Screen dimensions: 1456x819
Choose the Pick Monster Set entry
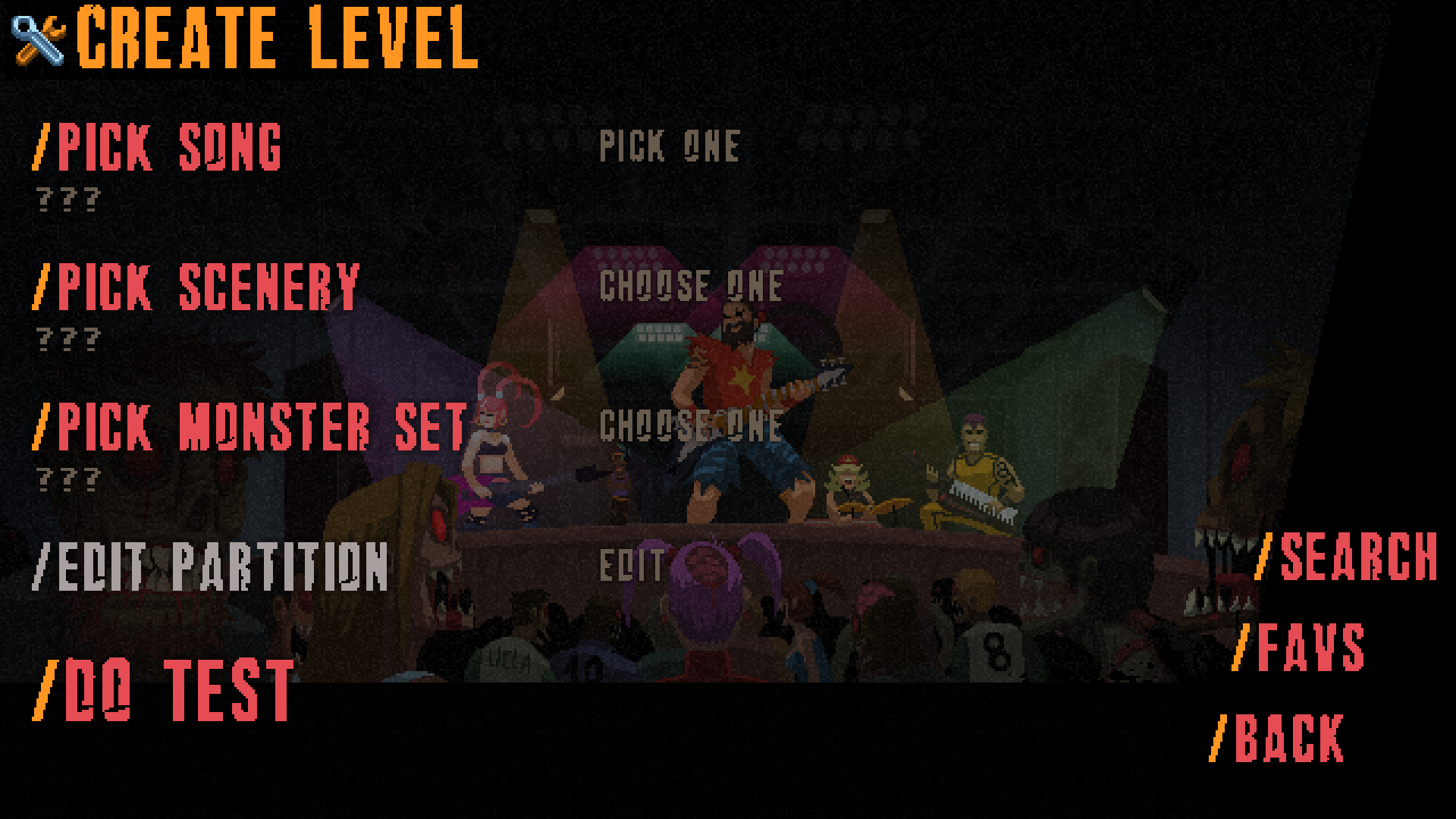pyautogui.click(x=250, y=427)
